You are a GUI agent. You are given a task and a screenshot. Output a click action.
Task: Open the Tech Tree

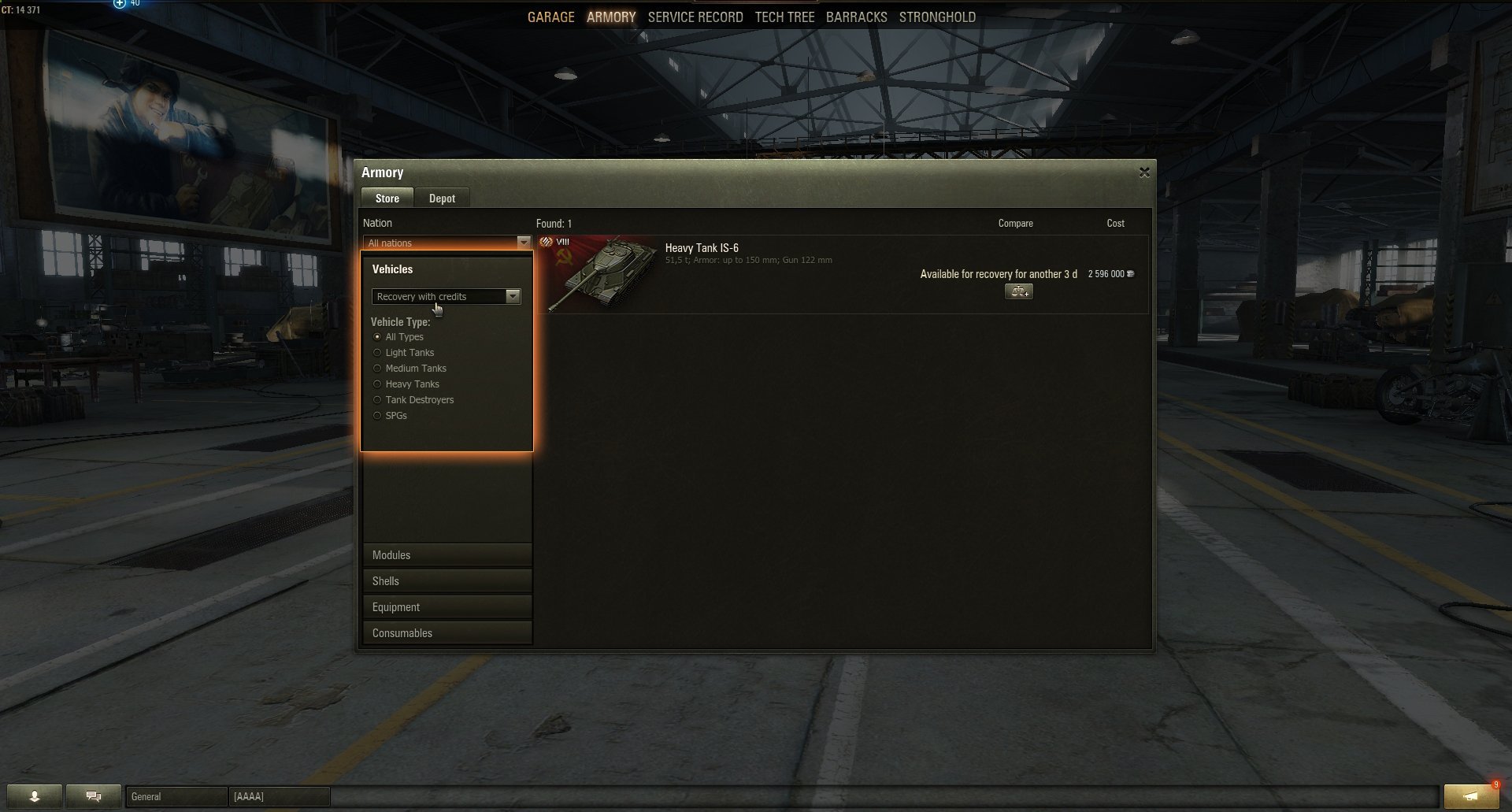pos(784,17)
